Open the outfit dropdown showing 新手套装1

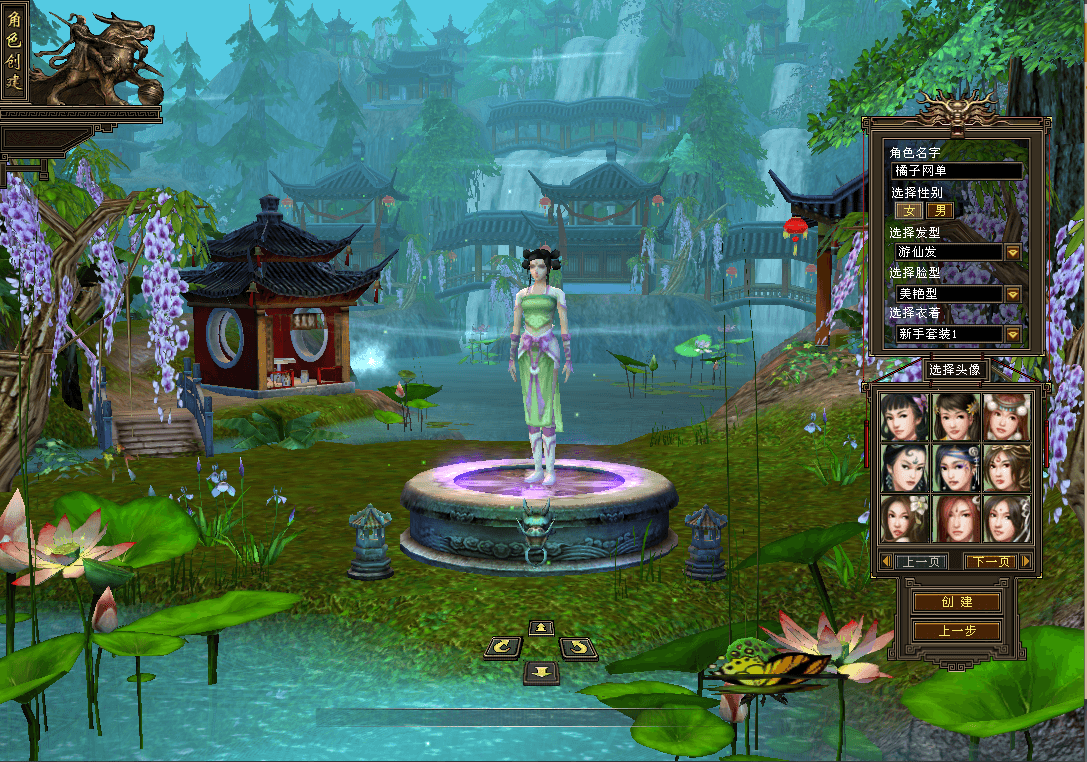1013,334
